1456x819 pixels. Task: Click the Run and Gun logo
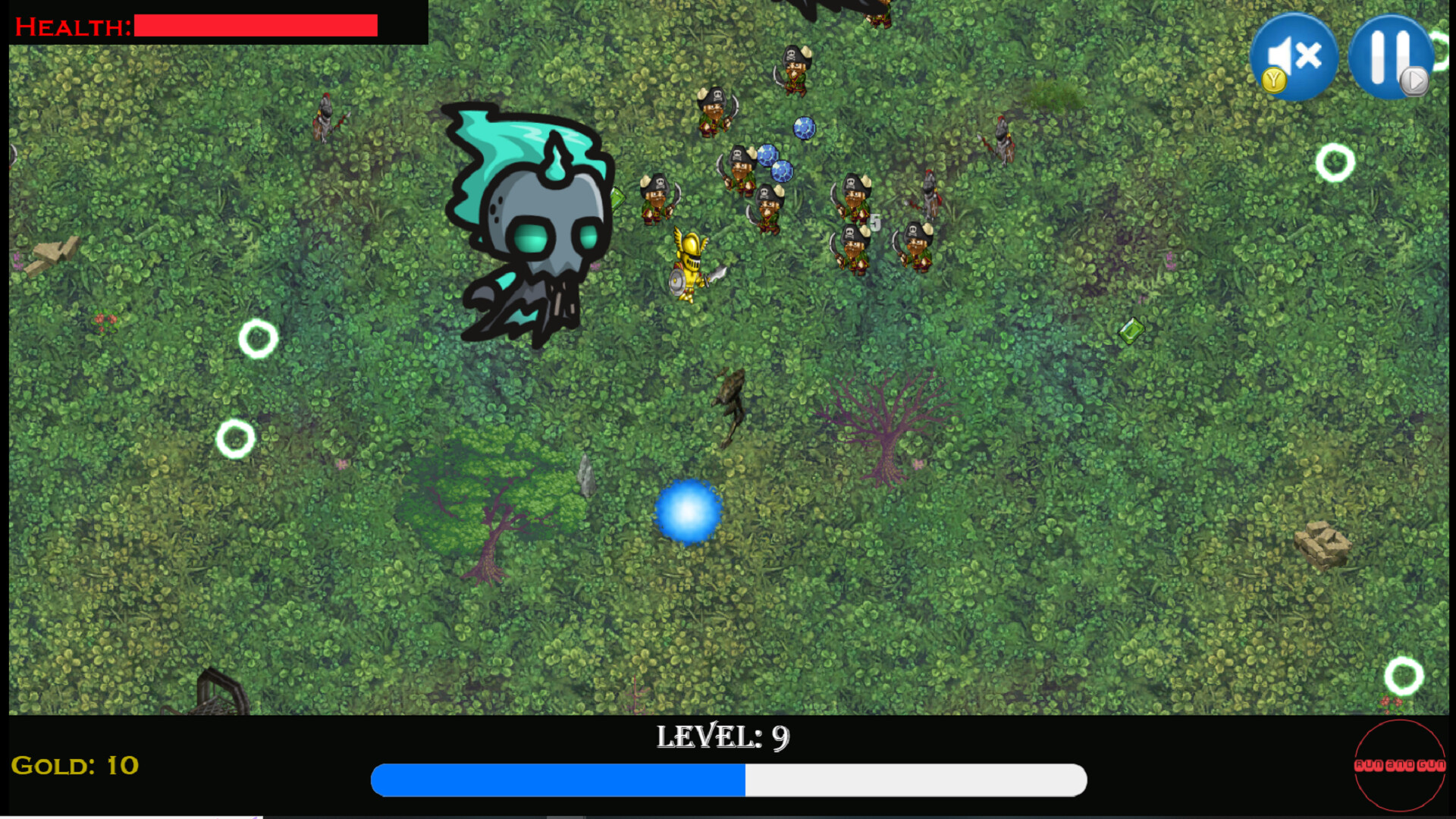(1399, 766)
